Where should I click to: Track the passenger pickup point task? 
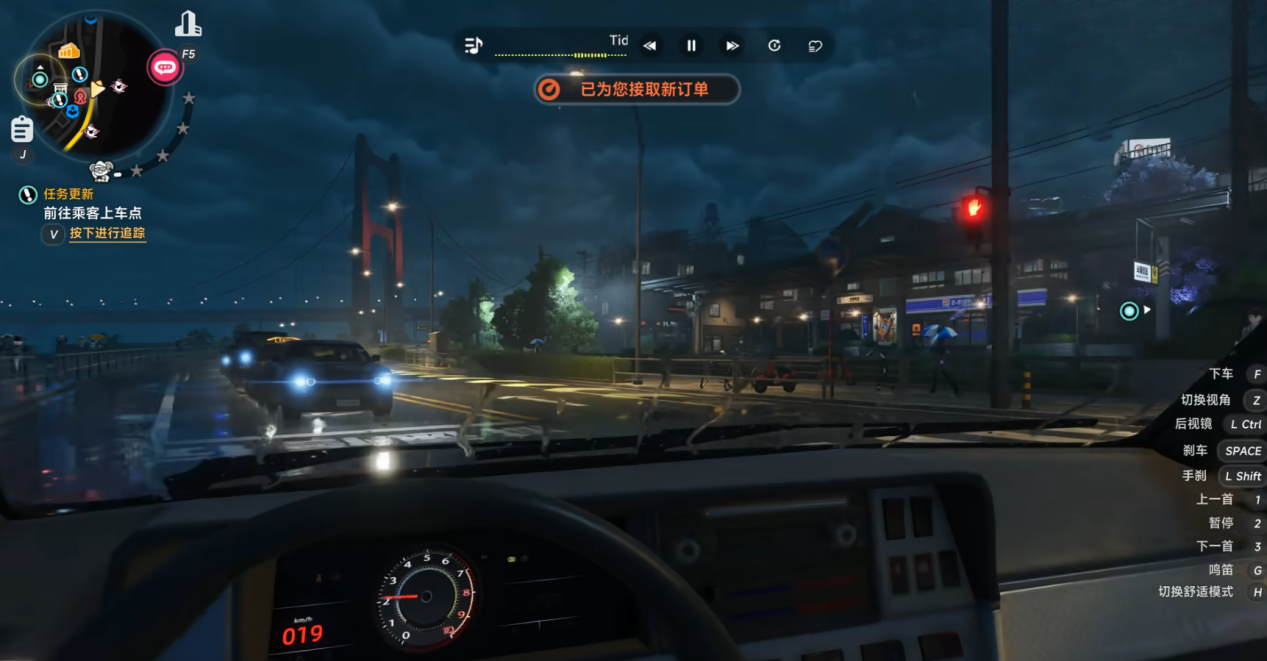[x=107, y=234]
